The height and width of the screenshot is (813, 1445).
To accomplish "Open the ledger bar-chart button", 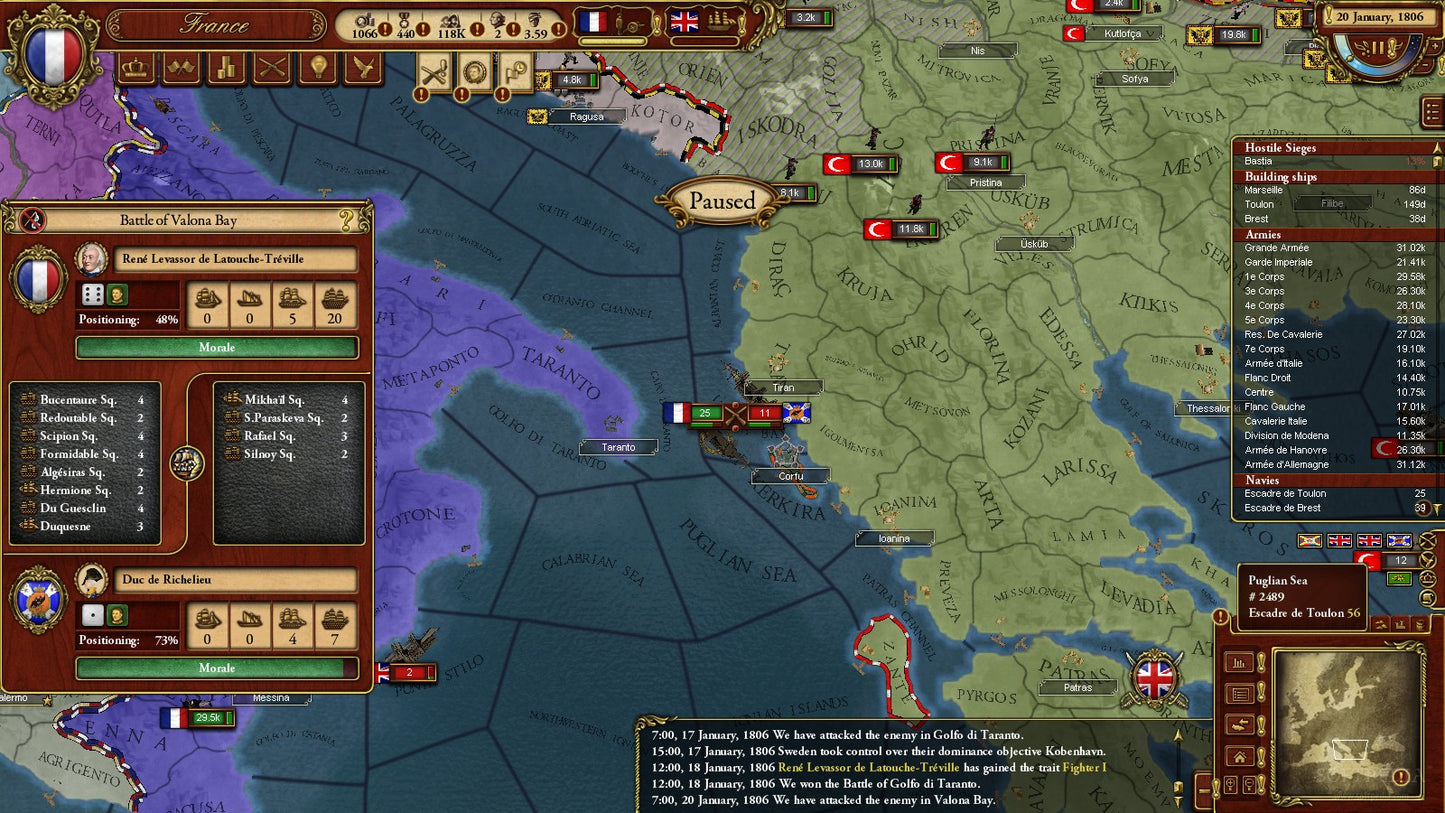I will point(1239,662).
